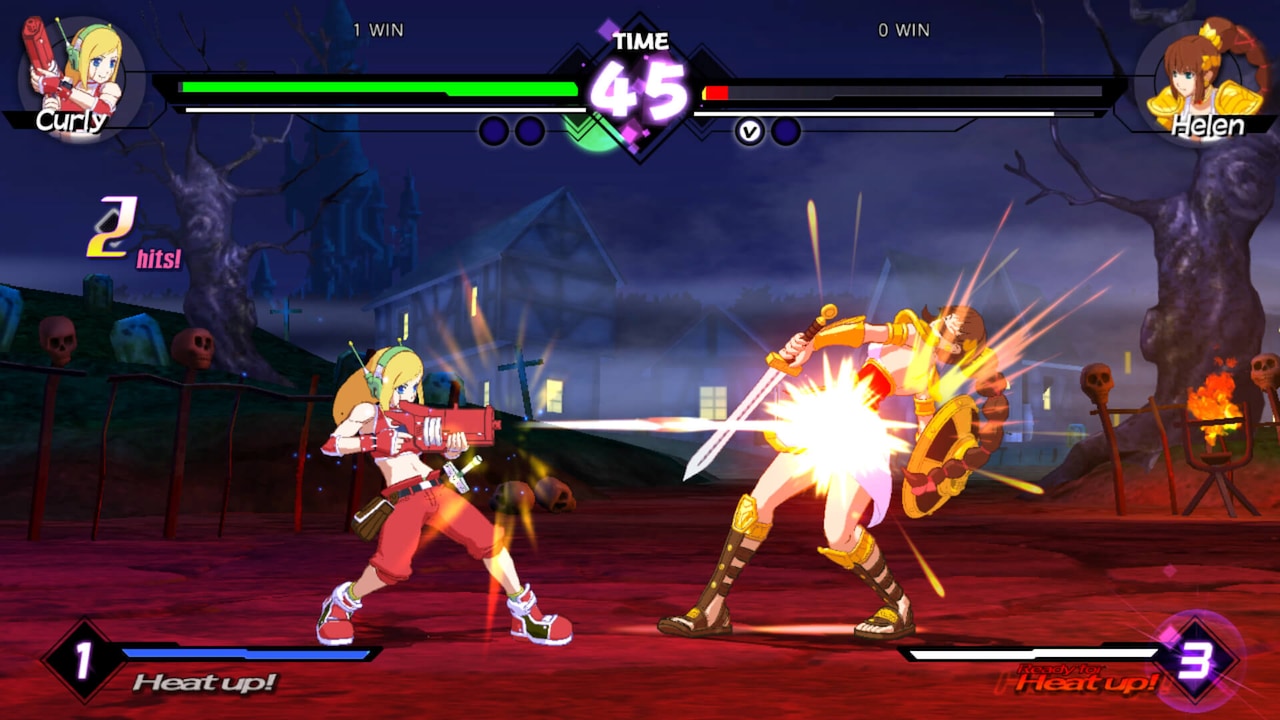The width and height of the screenshot is (1280, 720).
Task: Click the Helen name label
Action: (x=1210, y=126)
